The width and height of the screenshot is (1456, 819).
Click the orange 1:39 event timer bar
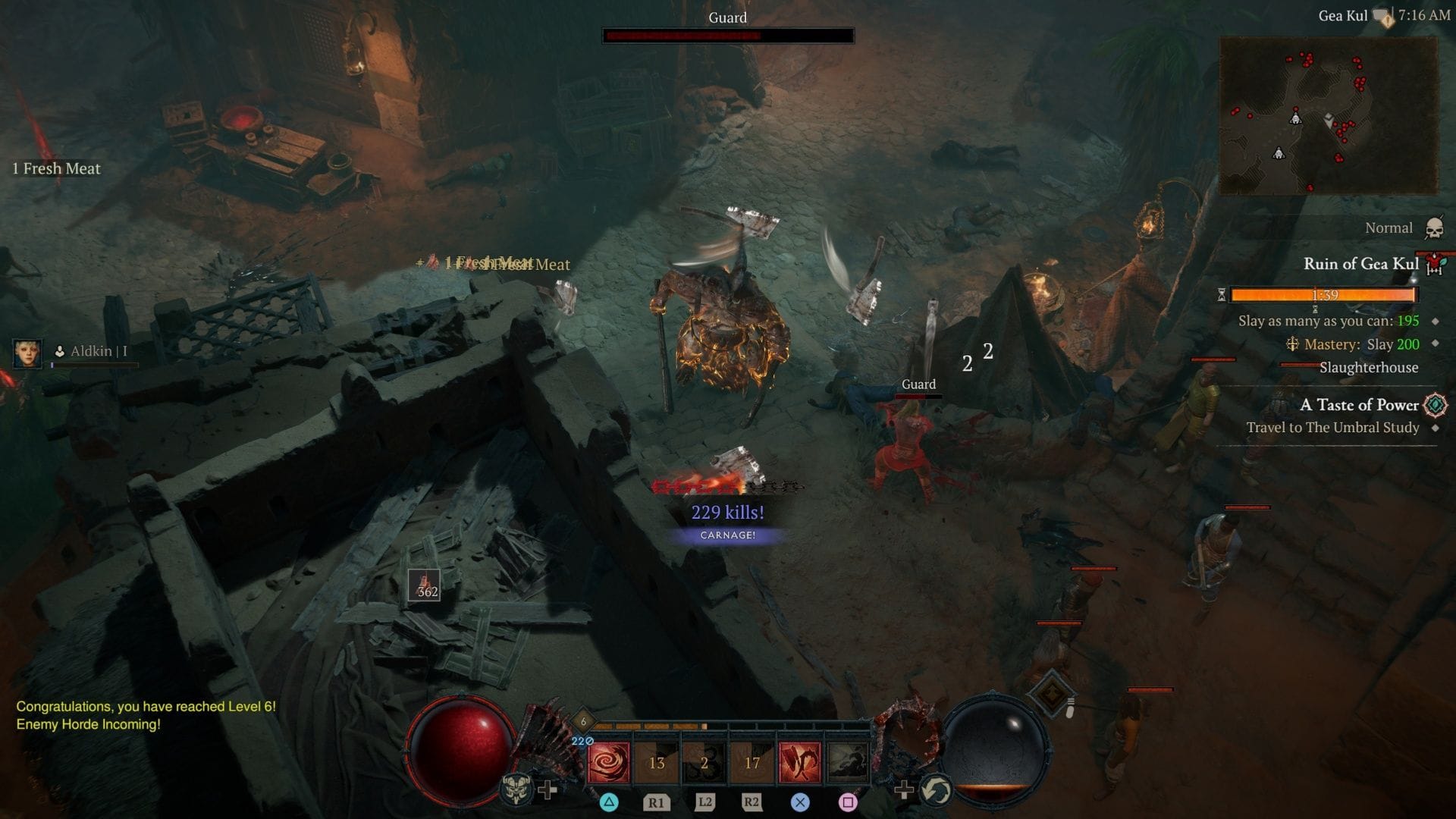(1323, 294)
